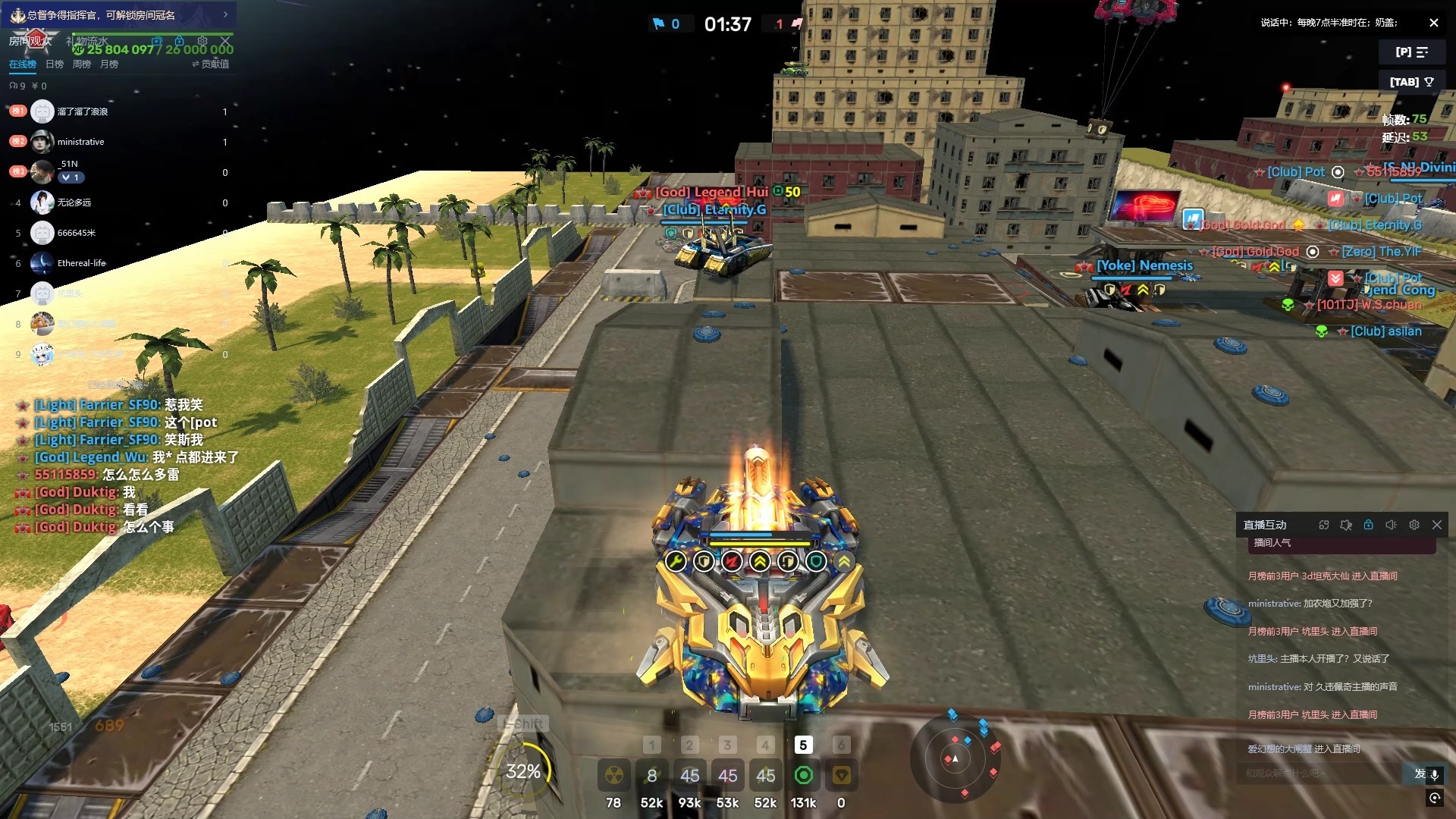Open the 礼物流水 gift log tab
The width and height of the screenshot is (1456, 819).
(87, 40)
